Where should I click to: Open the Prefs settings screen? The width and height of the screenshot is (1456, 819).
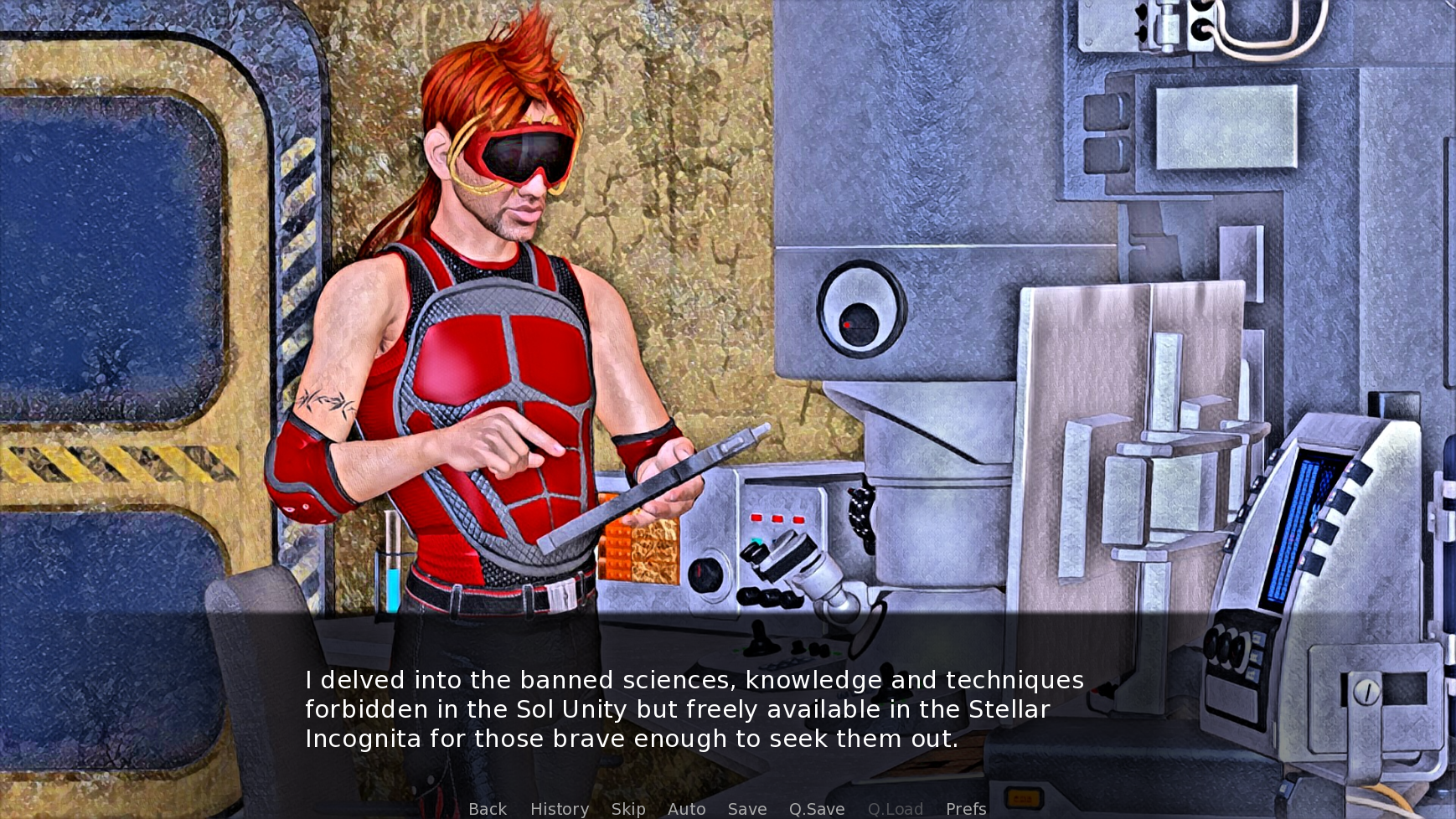[x=966, y=809]
